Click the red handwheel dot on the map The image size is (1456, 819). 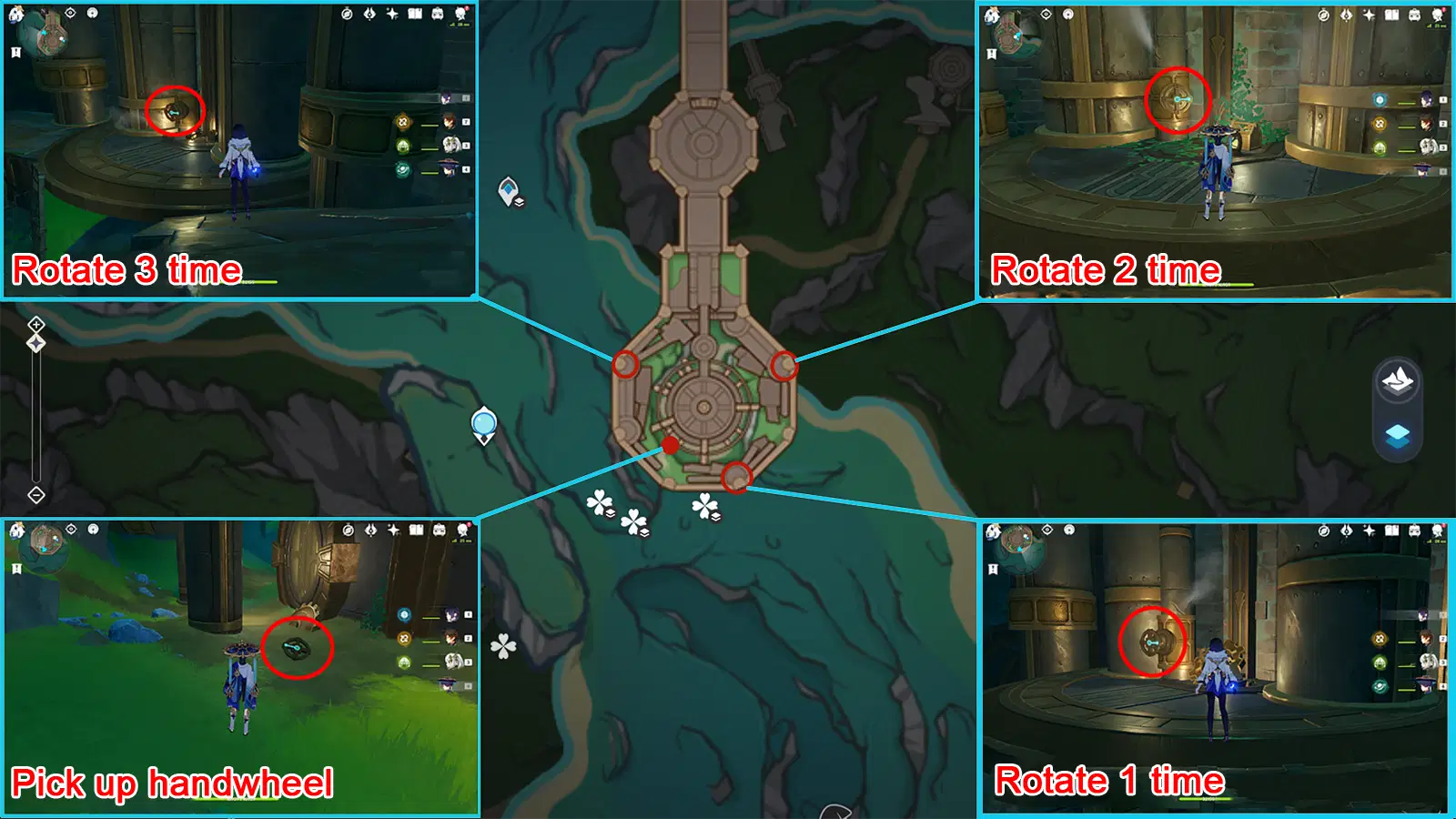(670, 446)
